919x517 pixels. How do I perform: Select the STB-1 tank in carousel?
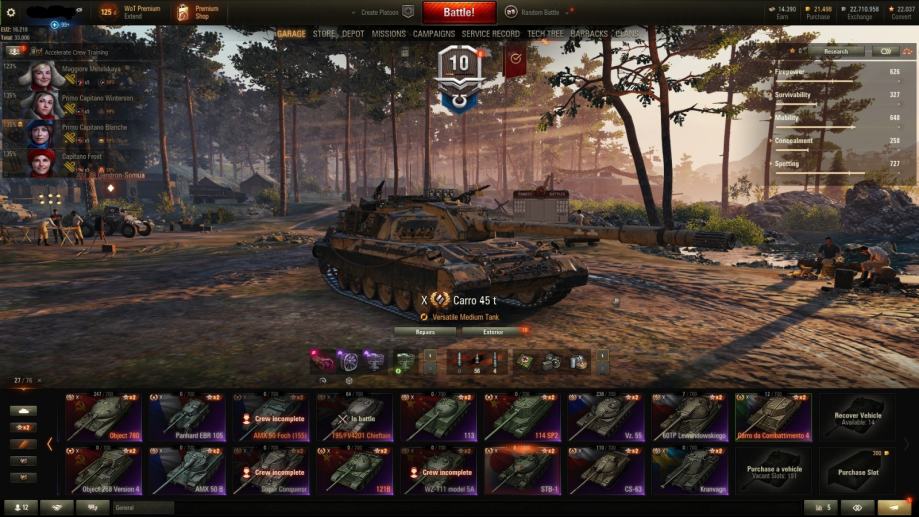[x=523, y=468]
